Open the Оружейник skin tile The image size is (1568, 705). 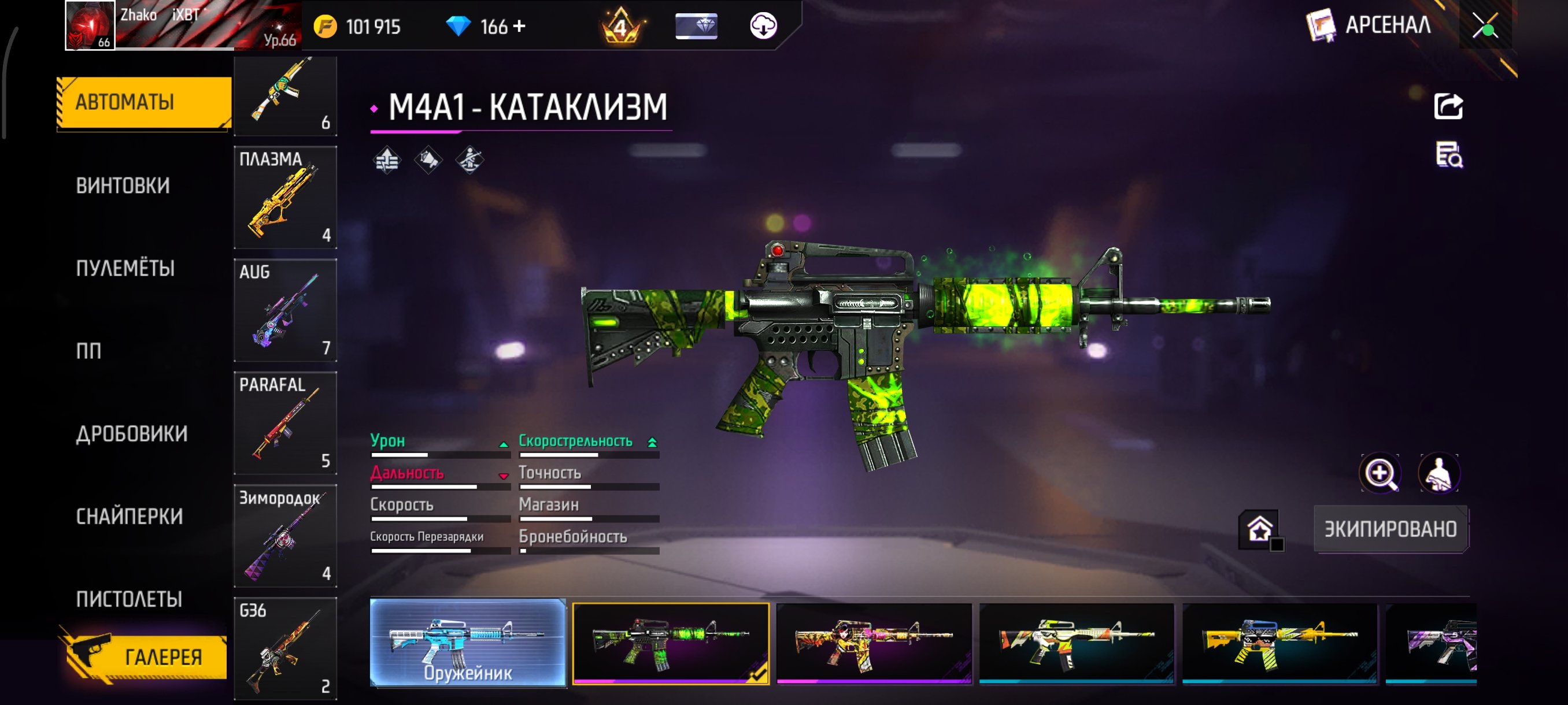click(x=468, y=643)
